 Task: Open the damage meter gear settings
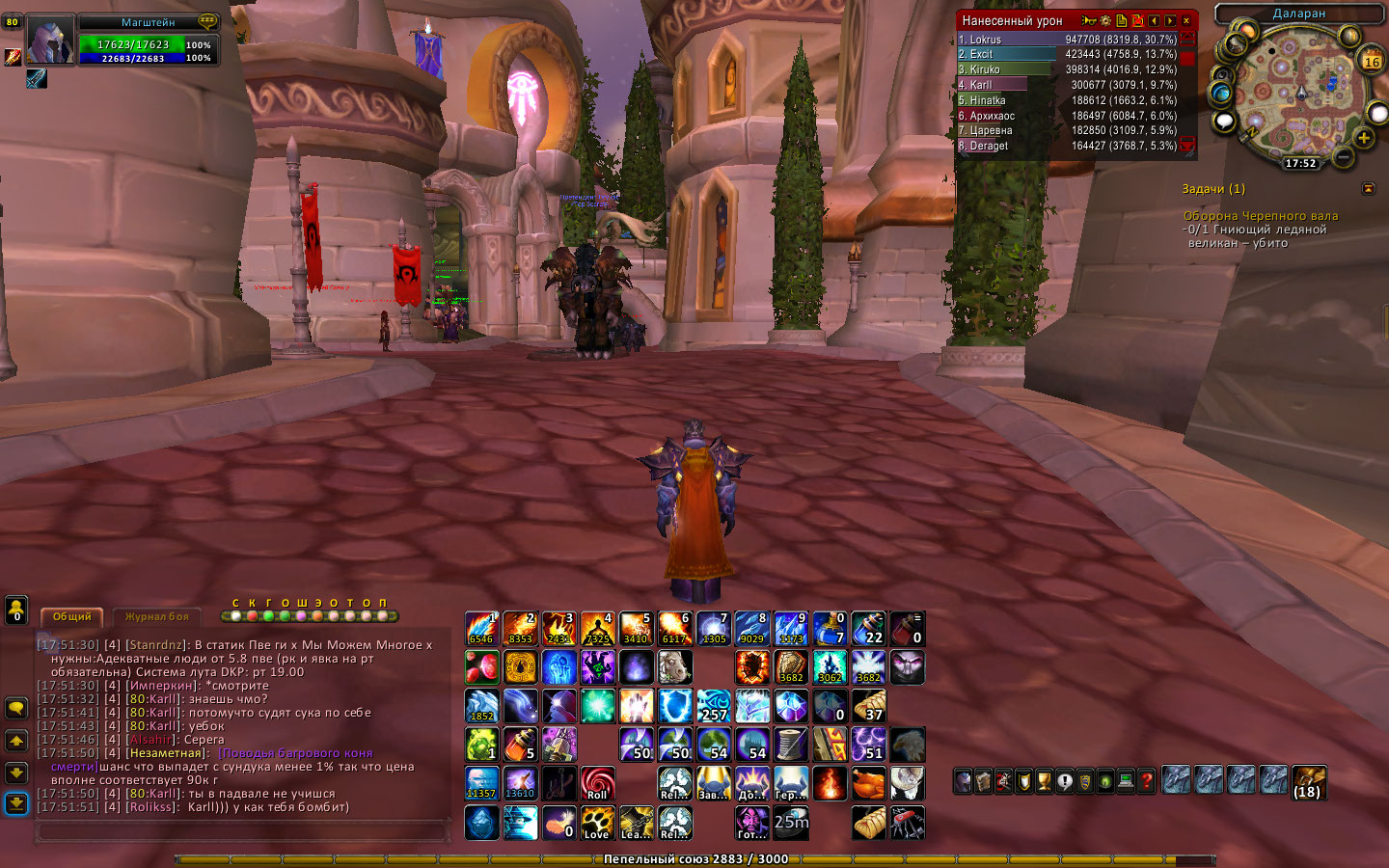click(1105, 20)
